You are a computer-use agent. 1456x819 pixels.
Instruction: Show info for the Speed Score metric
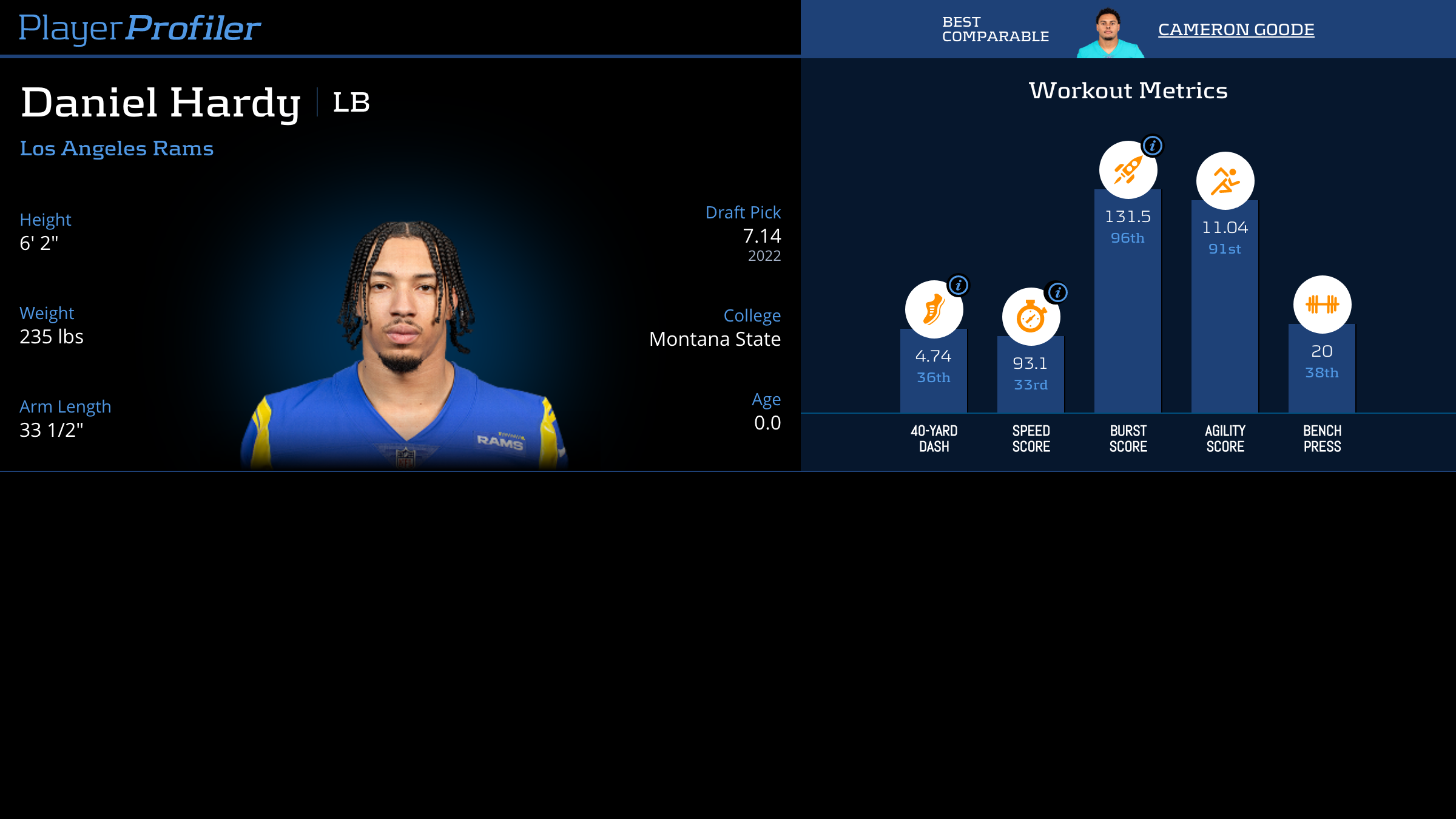tap(1057, 292)
